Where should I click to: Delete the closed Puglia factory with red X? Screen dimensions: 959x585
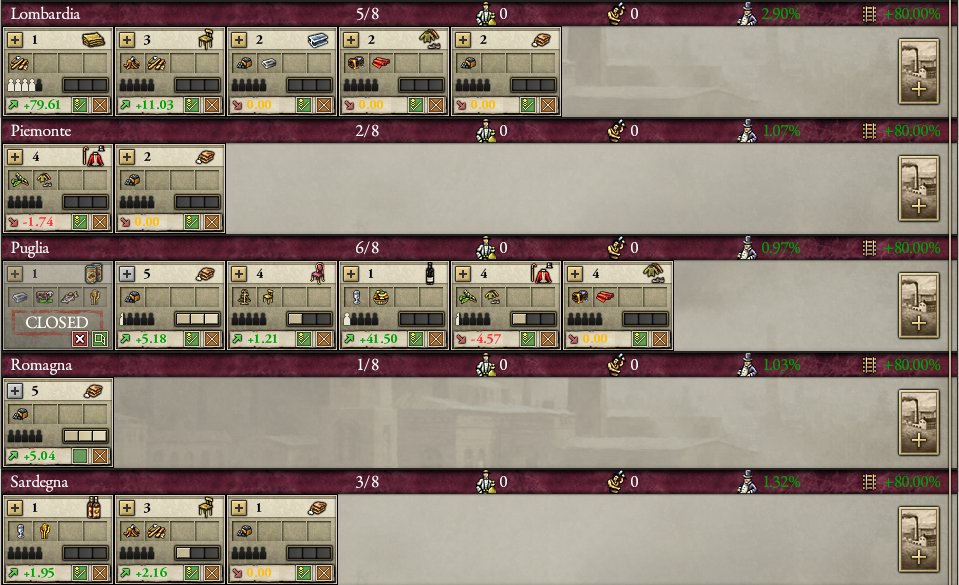[80, 339]
